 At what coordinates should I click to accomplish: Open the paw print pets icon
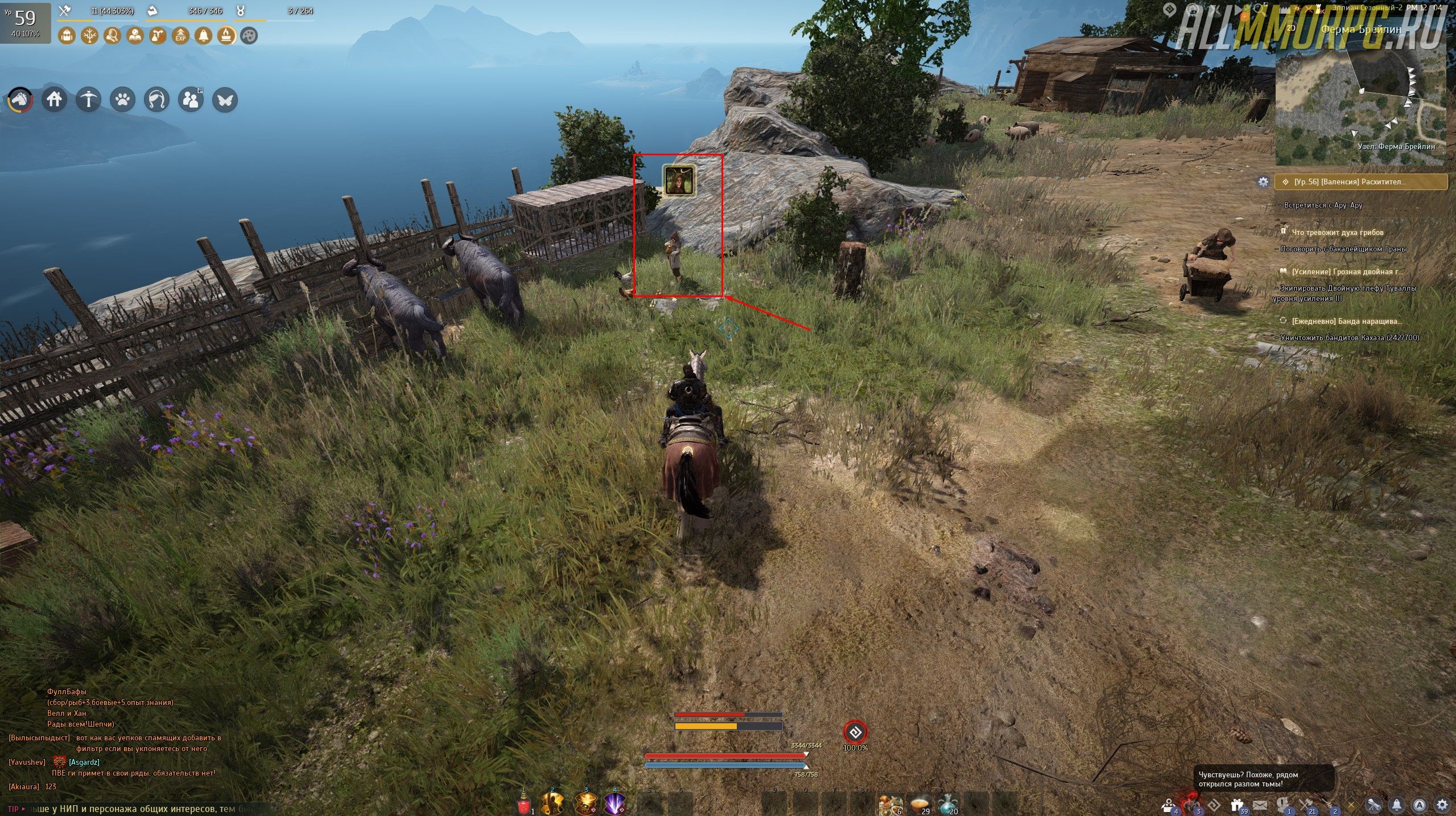[x=122, y=100]
